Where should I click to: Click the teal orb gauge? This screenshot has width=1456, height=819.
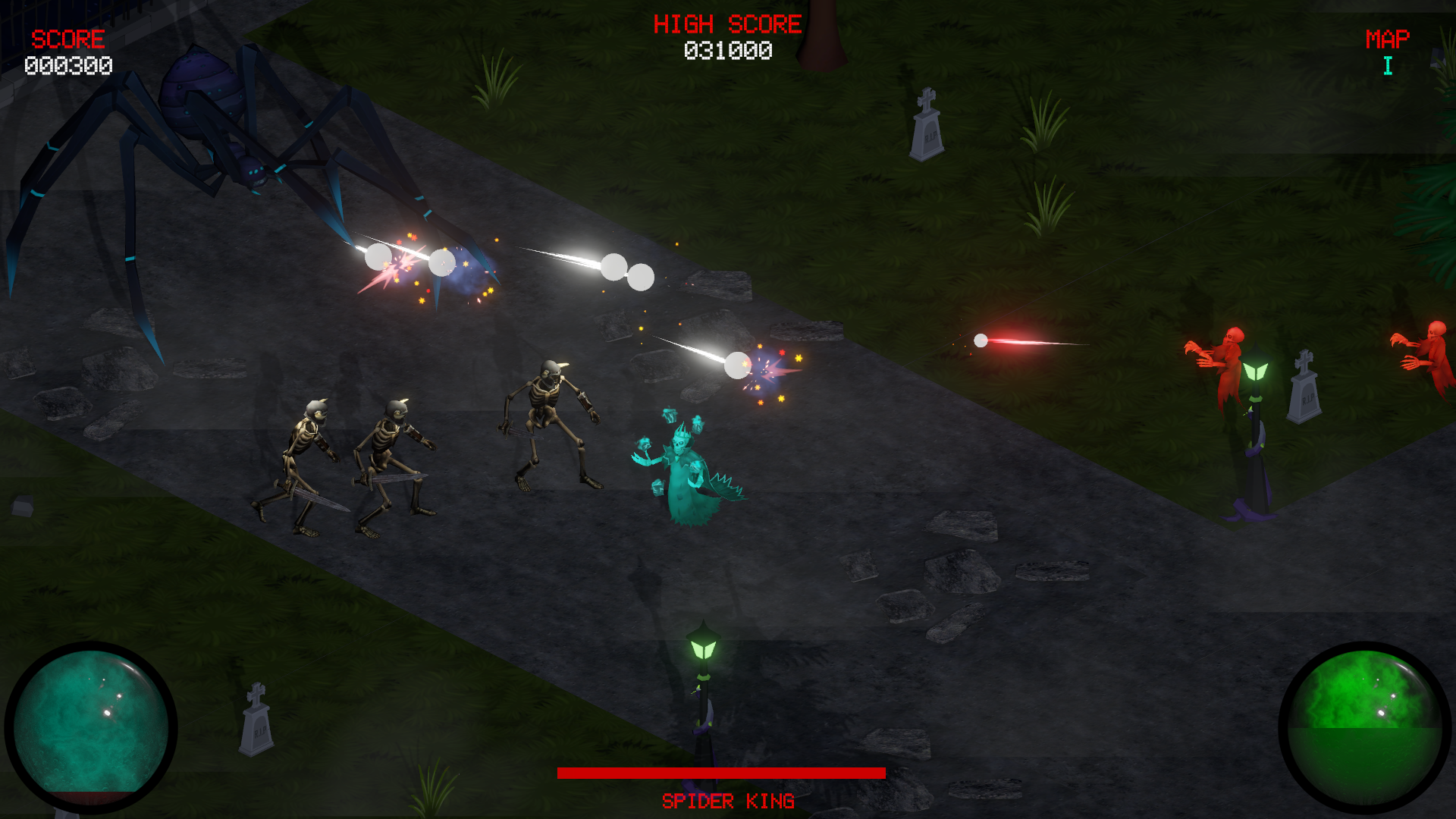pyautogui.click(x=91, y=726)
